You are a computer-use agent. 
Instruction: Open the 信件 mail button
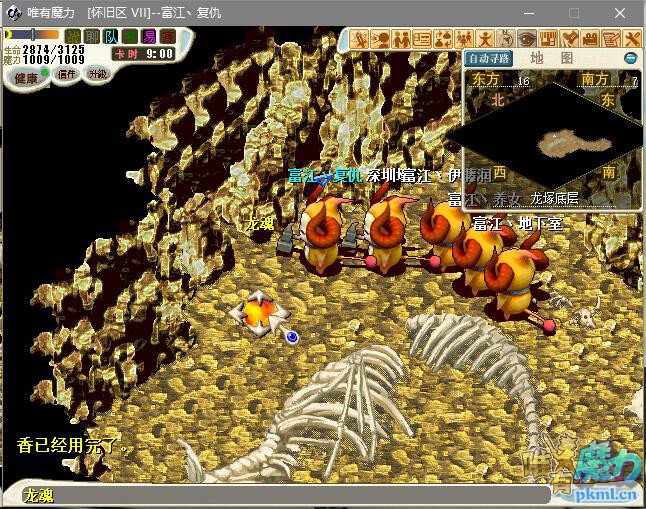pyautogui.click(x=66, y=76)
